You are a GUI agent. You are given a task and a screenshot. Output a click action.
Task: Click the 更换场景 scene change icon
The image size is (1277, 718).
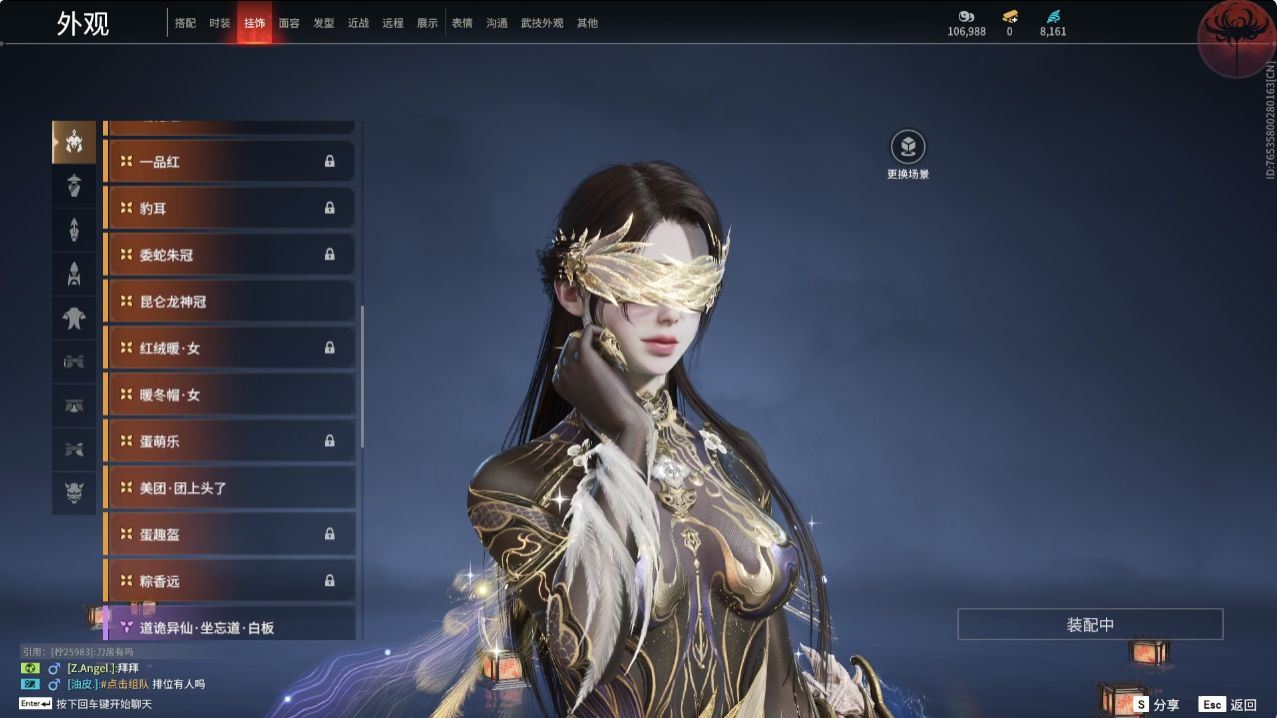click(x=908, y=148)
